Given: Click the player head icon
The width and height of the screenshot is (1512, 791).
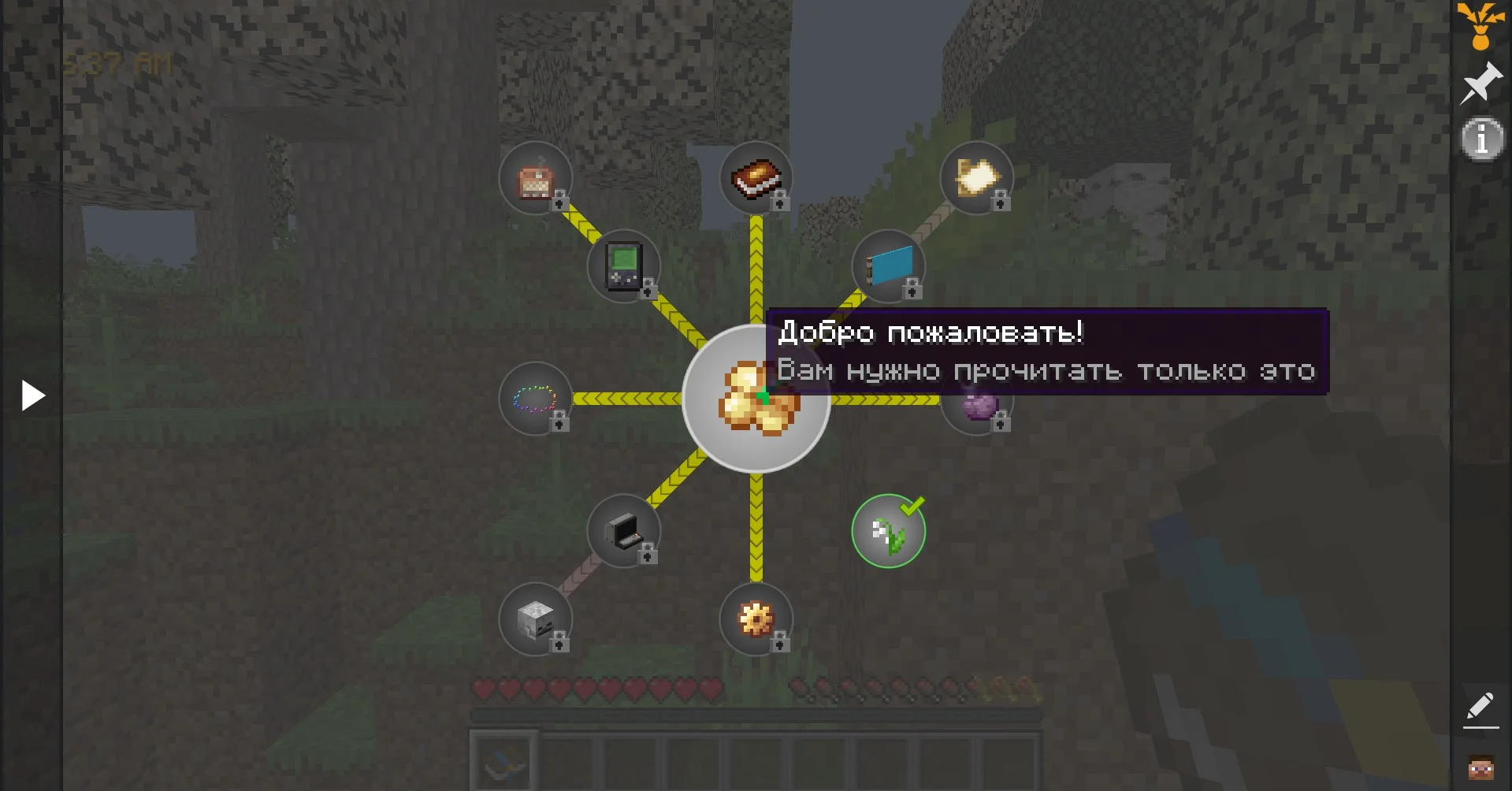Looking at the screenshot, I should [x=1480, y=767].
